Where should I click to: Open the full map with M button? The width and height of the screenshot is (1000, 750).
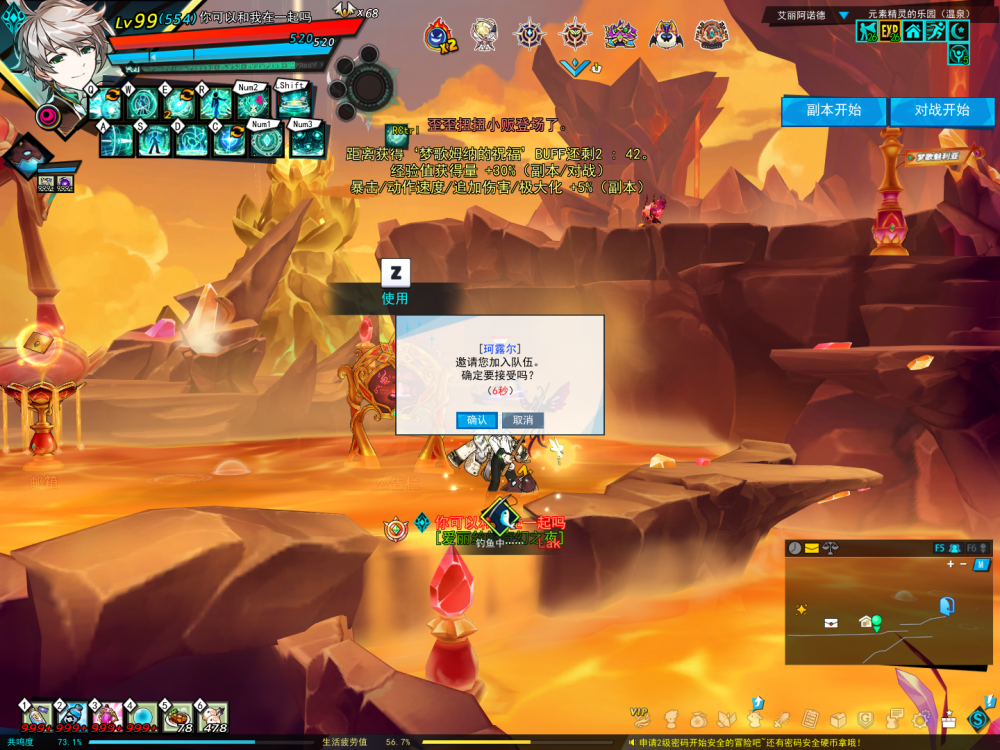coord(983,564)
